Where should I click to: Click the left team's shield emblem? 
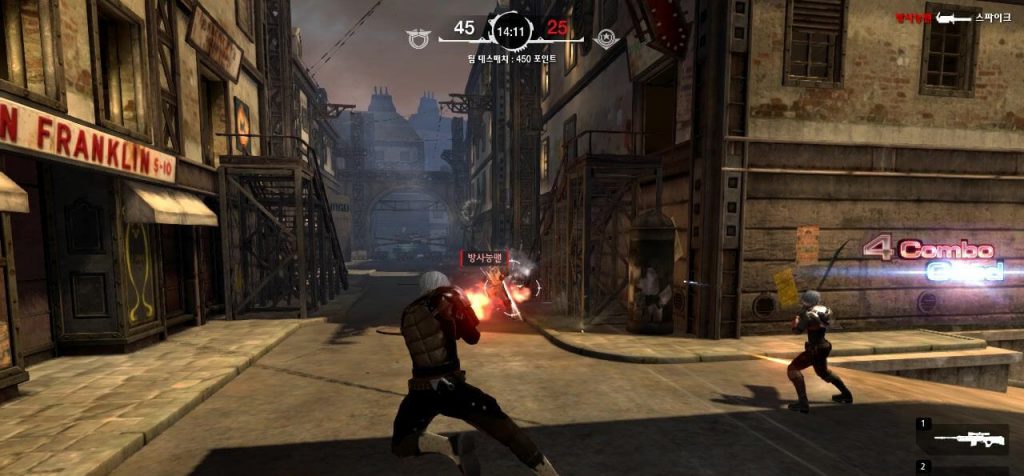tap(417, 39)
